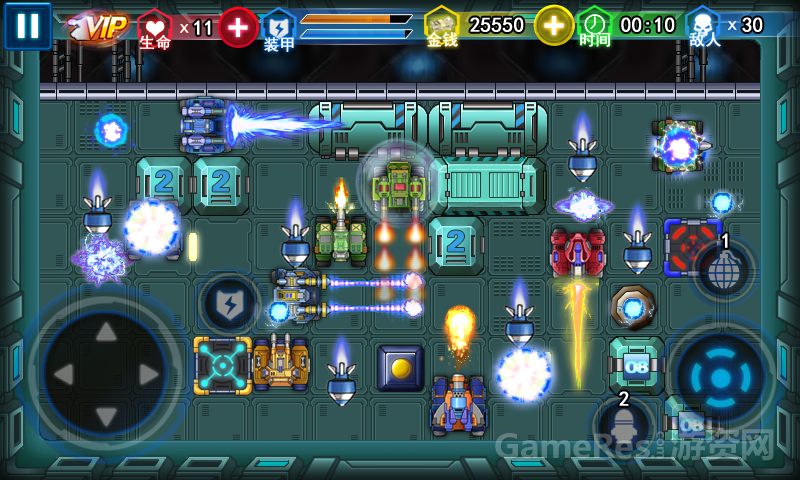Open the VIP badge
800x480 pixels.
[x=100, y=27]
